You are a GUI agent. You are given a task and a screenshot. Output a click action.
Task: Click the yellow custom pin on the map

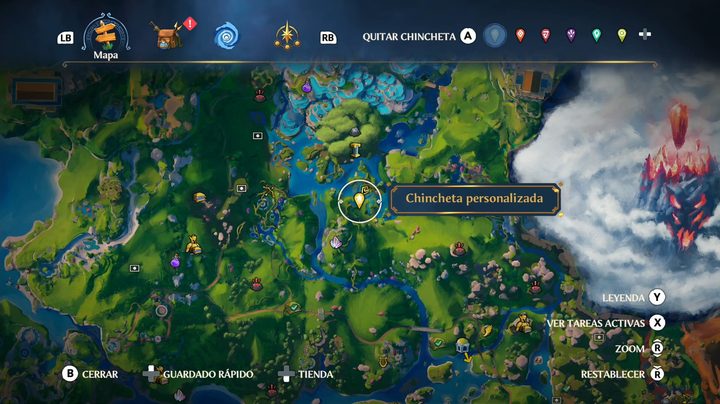click(x=360, y=201)
